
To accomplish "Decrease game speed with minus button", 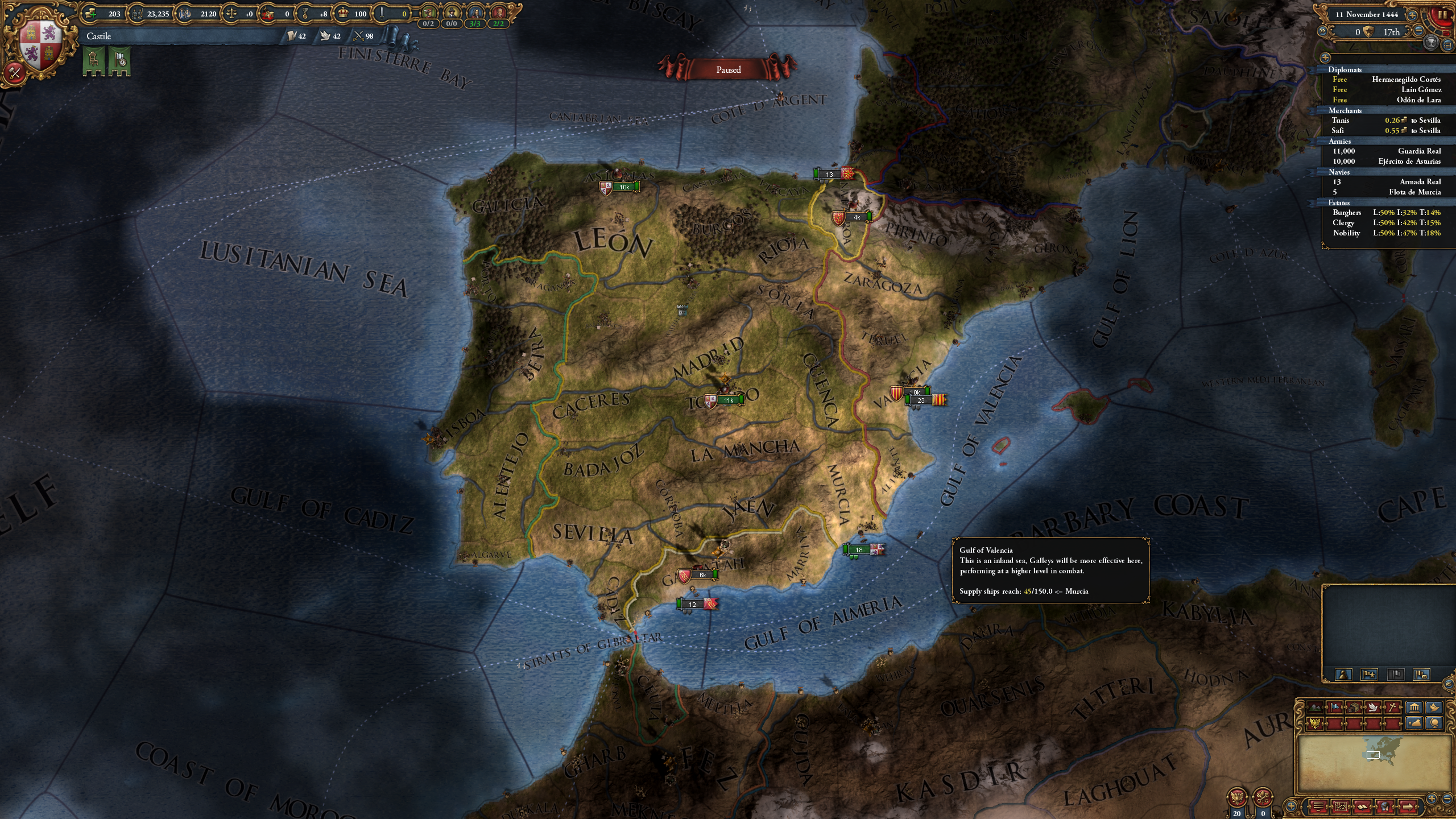I will pyautogui.click(x=1419, y=32).
